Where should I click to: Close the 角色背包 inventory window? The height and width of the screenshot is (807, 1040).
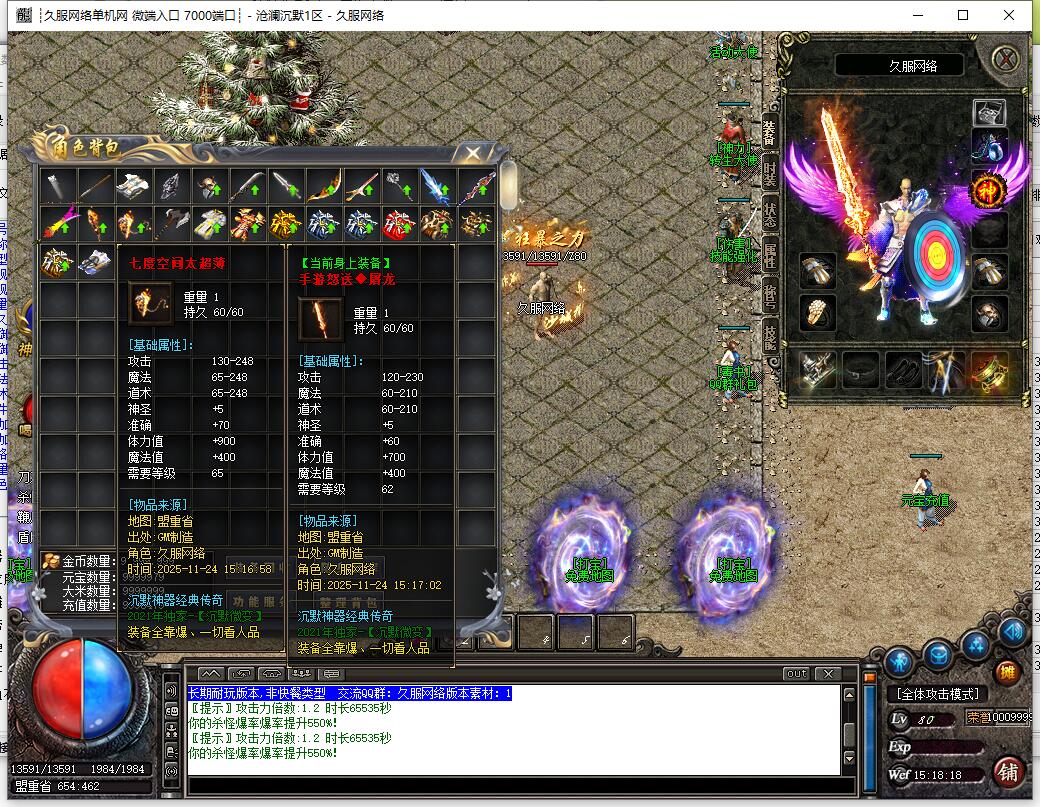click(x=472, y=153)
